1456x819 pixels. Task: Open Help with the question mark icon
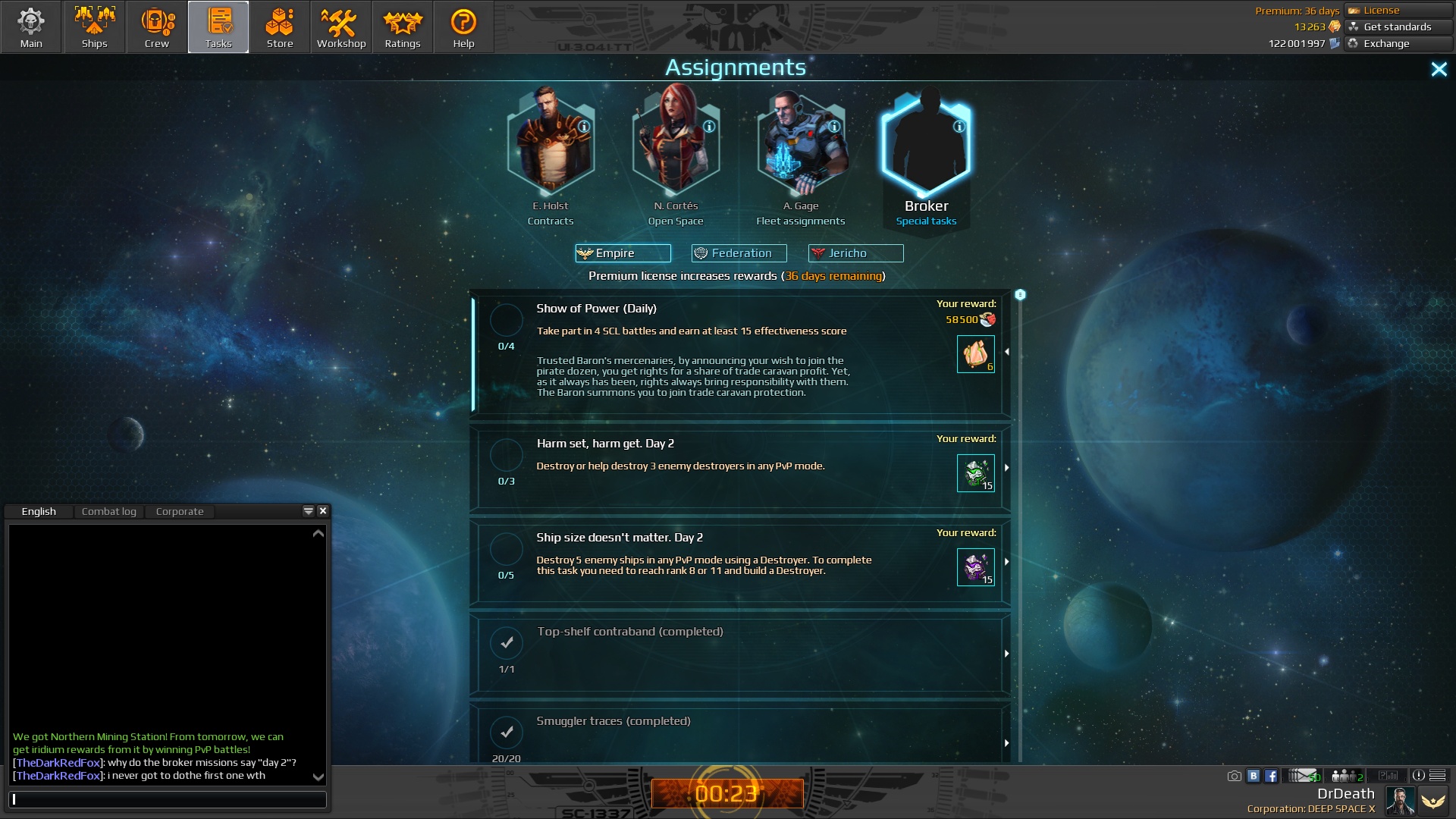tap(463, 27)
